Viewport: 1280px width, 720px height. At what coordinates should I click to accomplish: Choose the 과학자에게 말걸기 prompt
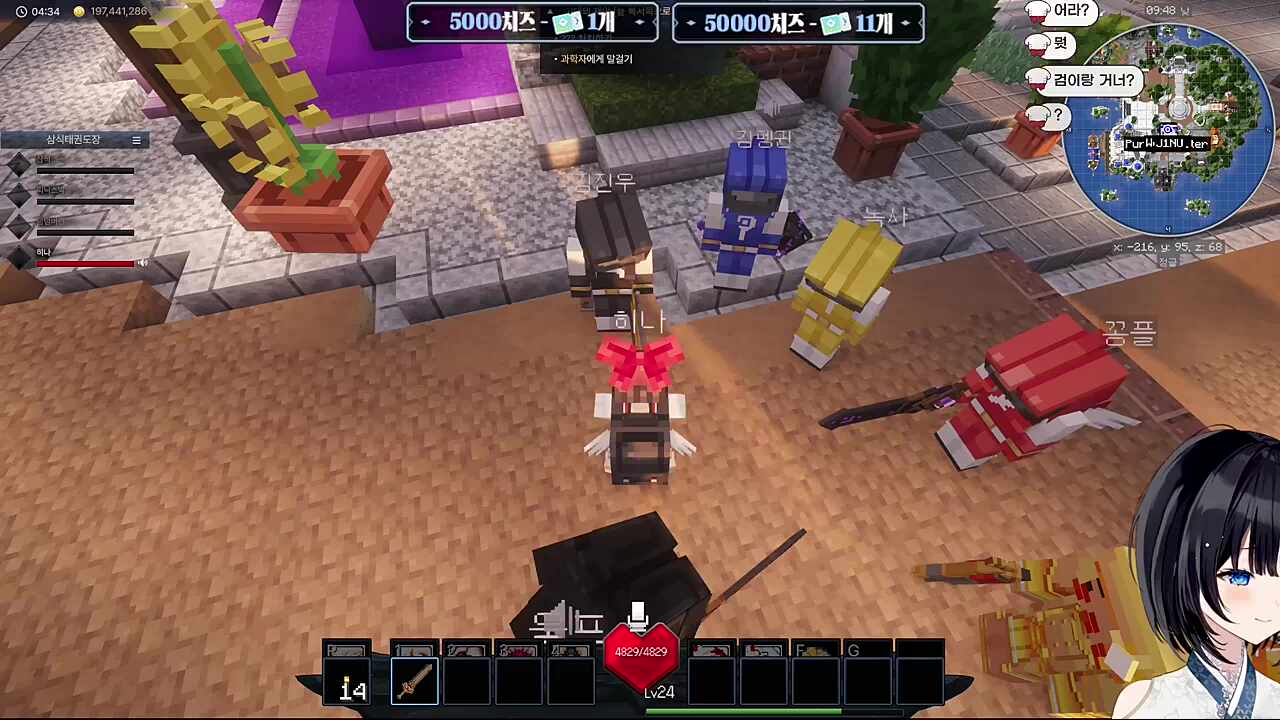point(596,59)
